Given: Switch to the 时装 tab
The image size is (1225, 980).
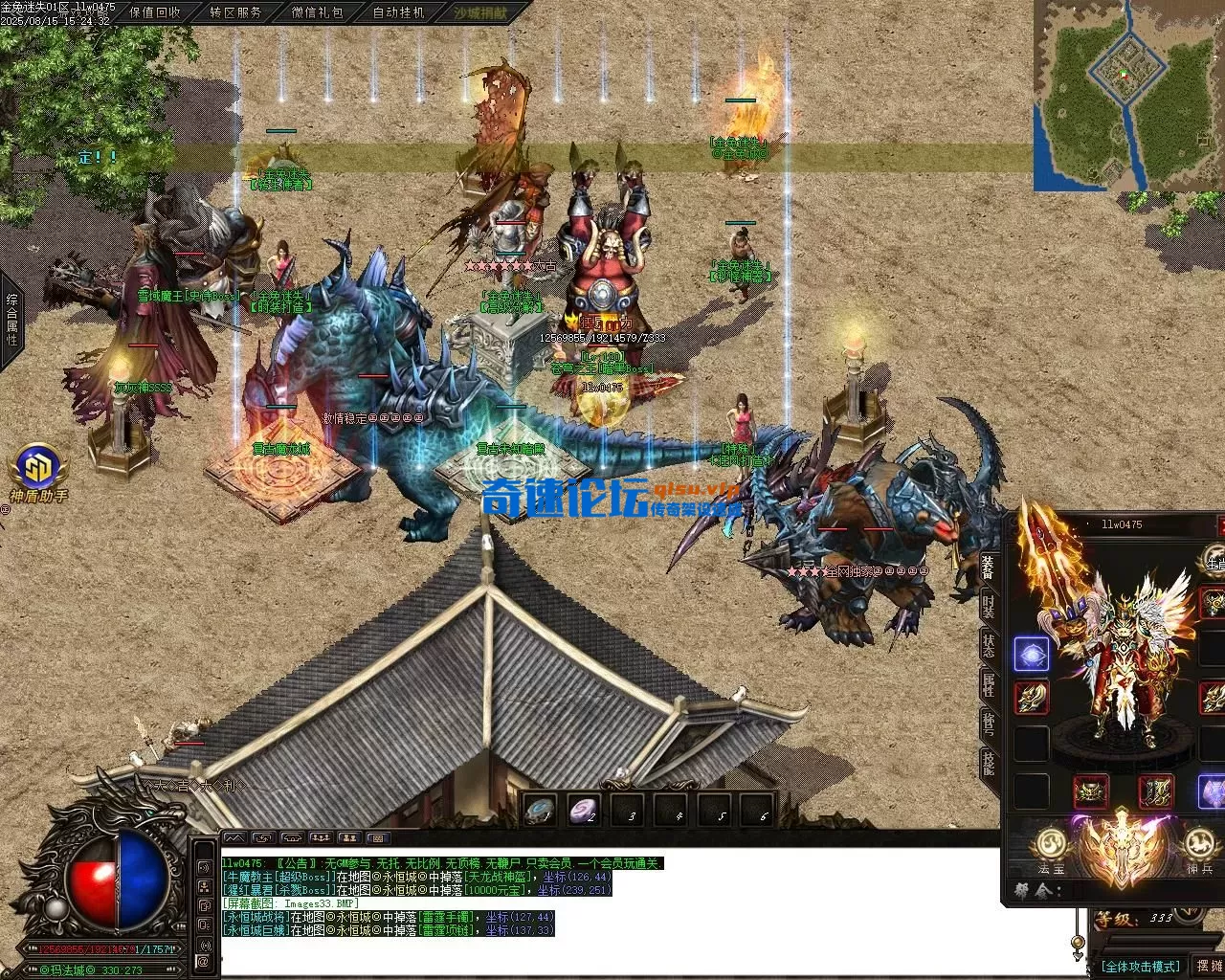Looking at the screenshot, I should coord(989,607).
